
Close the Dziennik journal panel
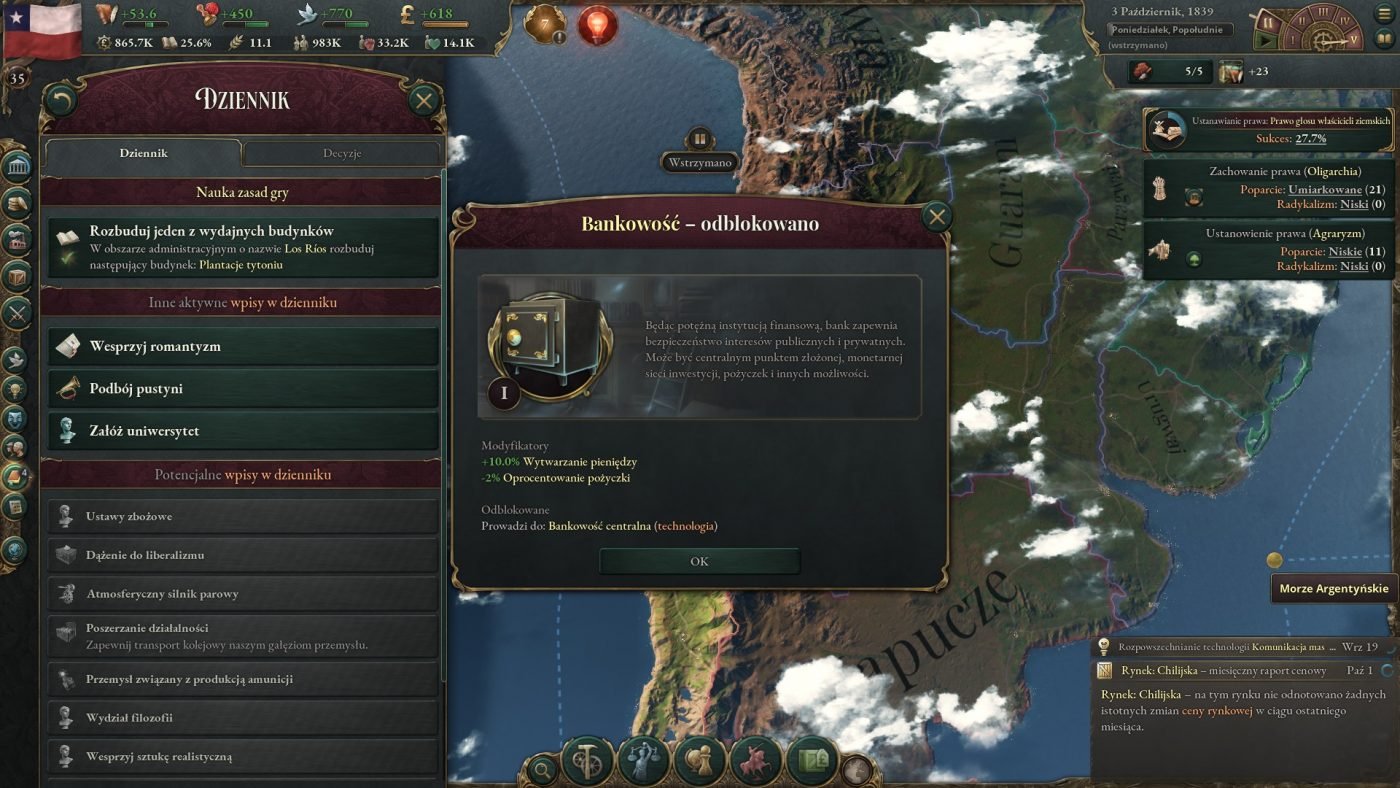click(x=424, y=100)
